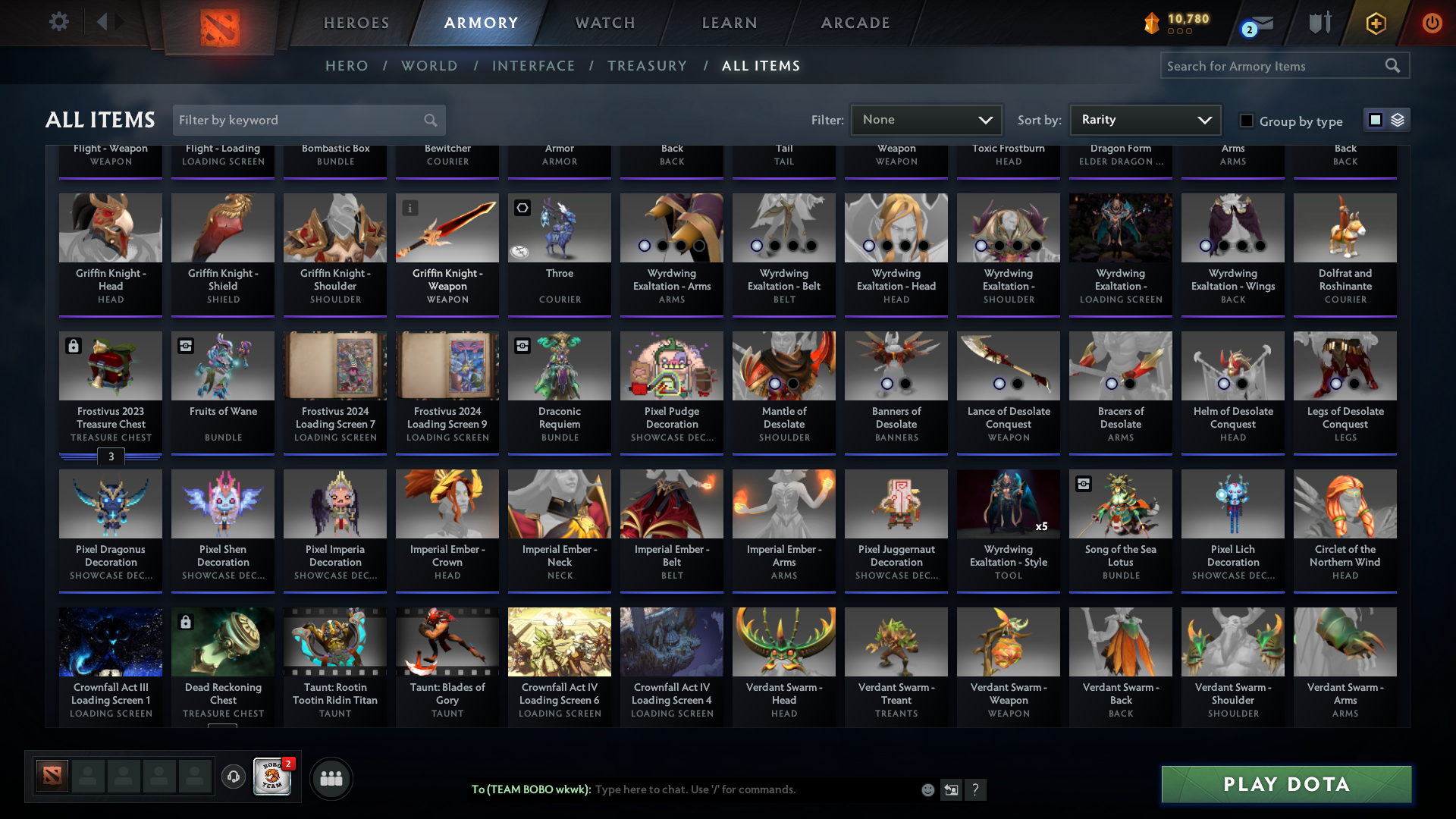Open the settings gear

tap(59, 22)
